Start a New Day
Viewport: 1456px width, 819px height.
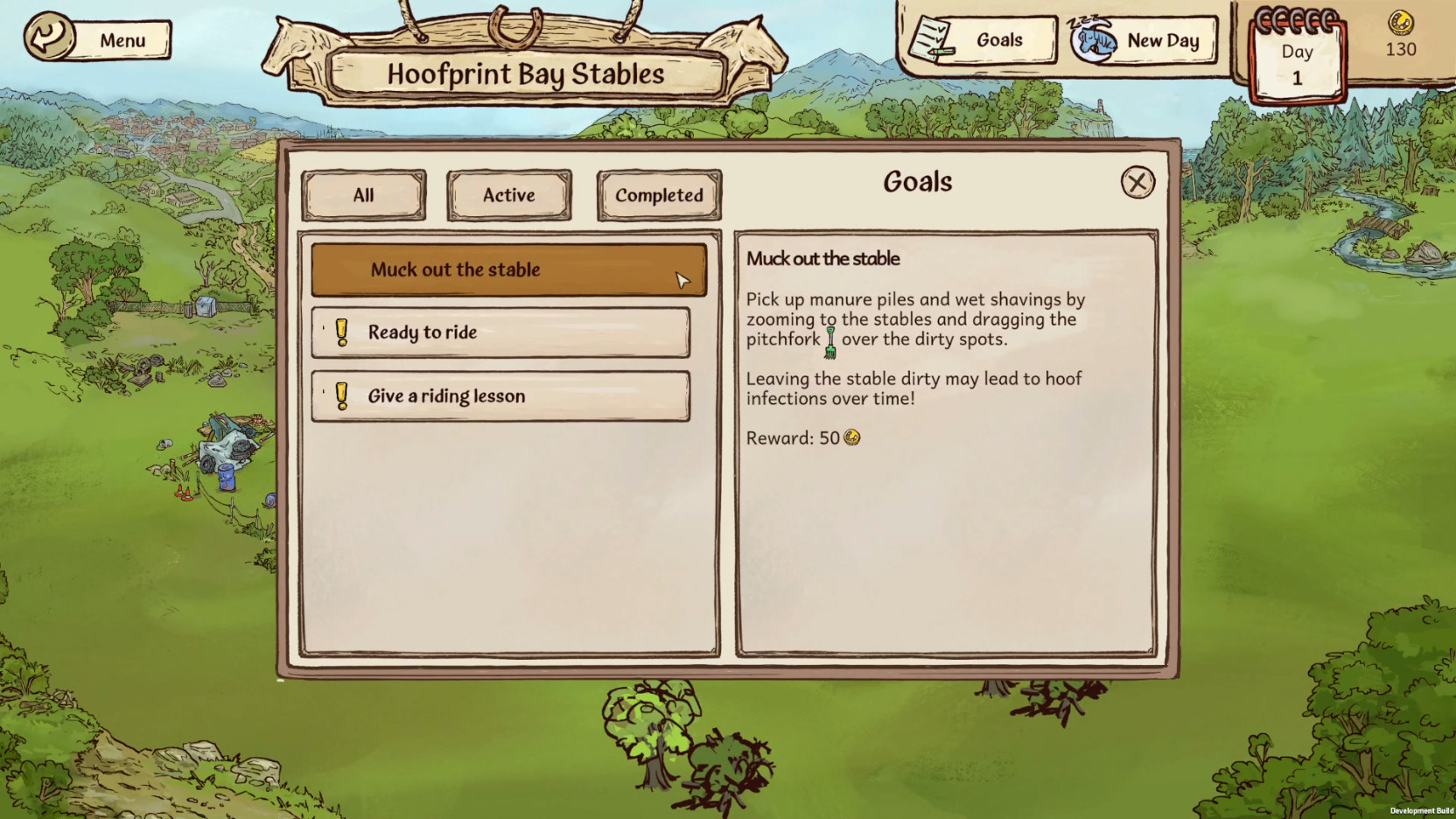pos(1144,41)
